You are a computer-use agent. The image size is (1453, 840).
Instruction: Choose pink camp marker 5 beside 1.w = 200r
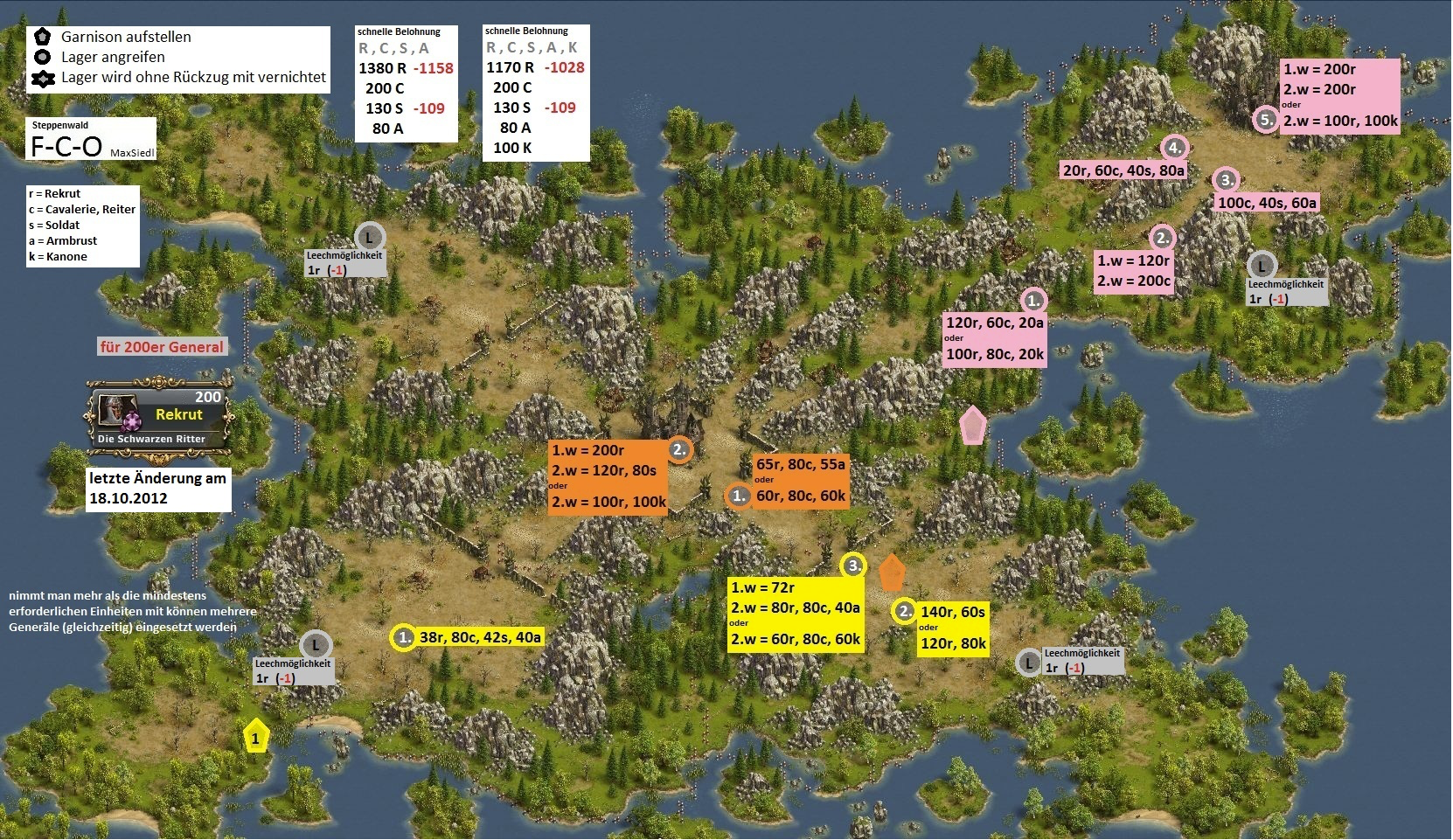(1267, 120)
